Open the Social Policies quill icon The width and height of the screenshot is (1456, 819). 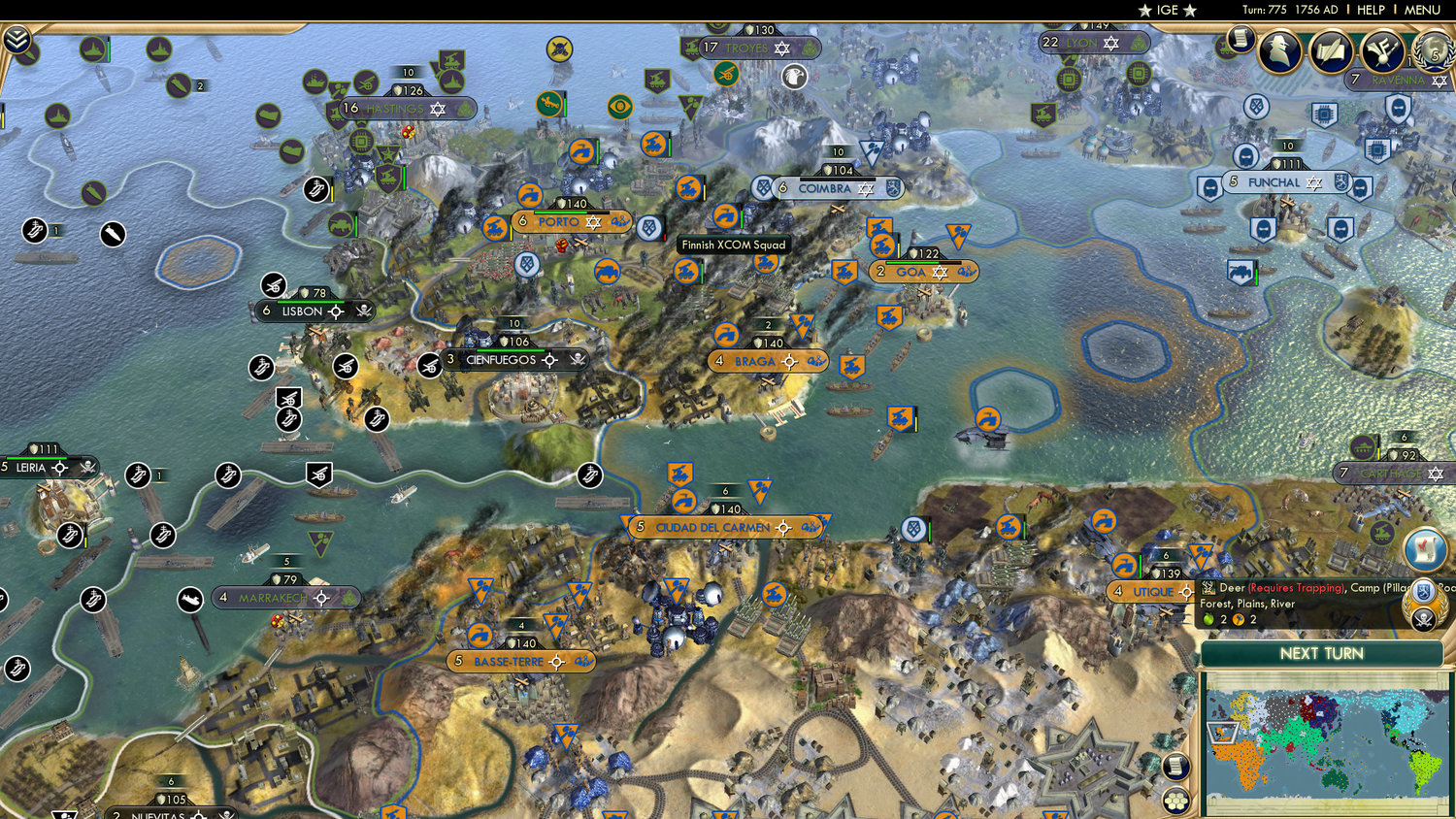[x=1329, y=50]
